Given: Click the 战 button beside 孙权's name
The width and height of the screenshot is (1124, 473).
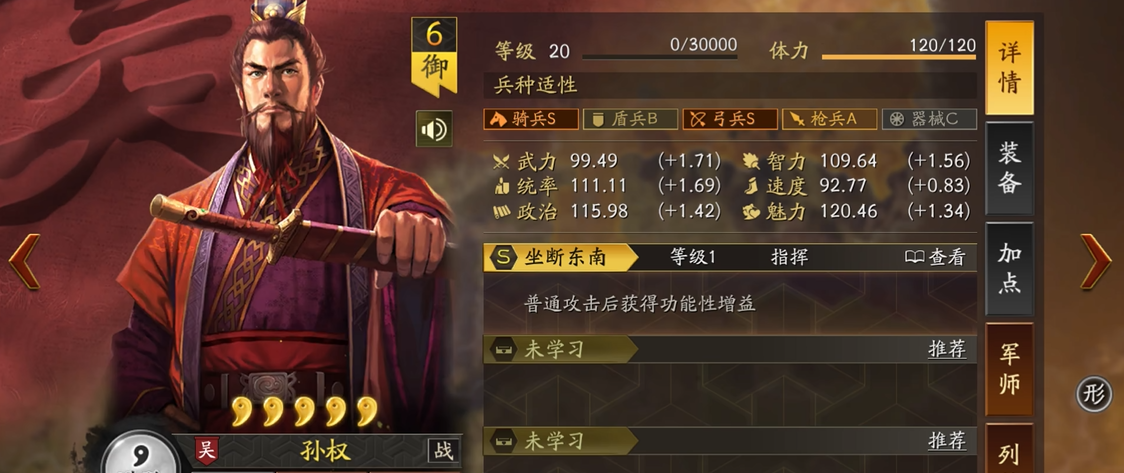Looking at the screenshot, I should (x=443, y=451).
